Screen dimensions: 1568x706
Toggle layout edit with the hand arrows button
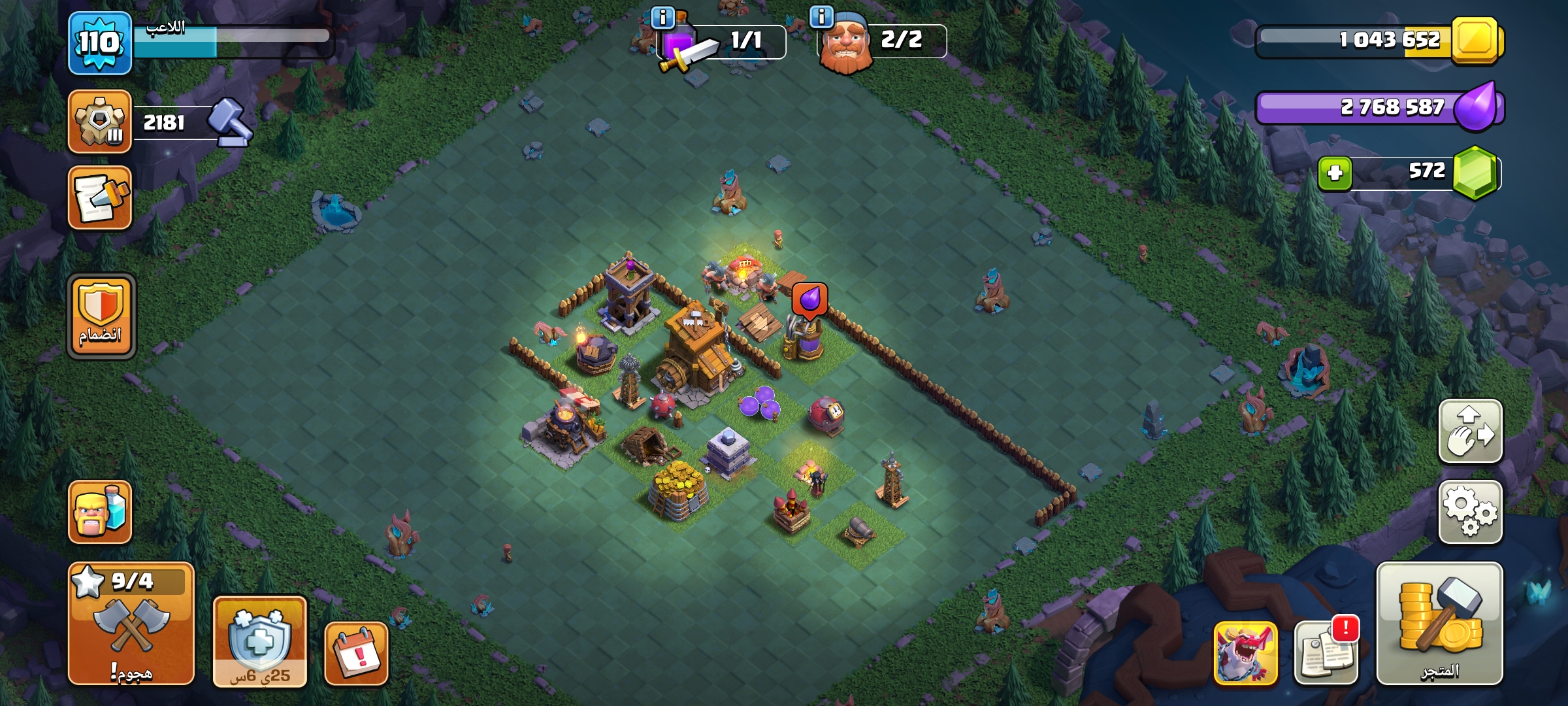pyautogui.click(x=1470, y=431)
